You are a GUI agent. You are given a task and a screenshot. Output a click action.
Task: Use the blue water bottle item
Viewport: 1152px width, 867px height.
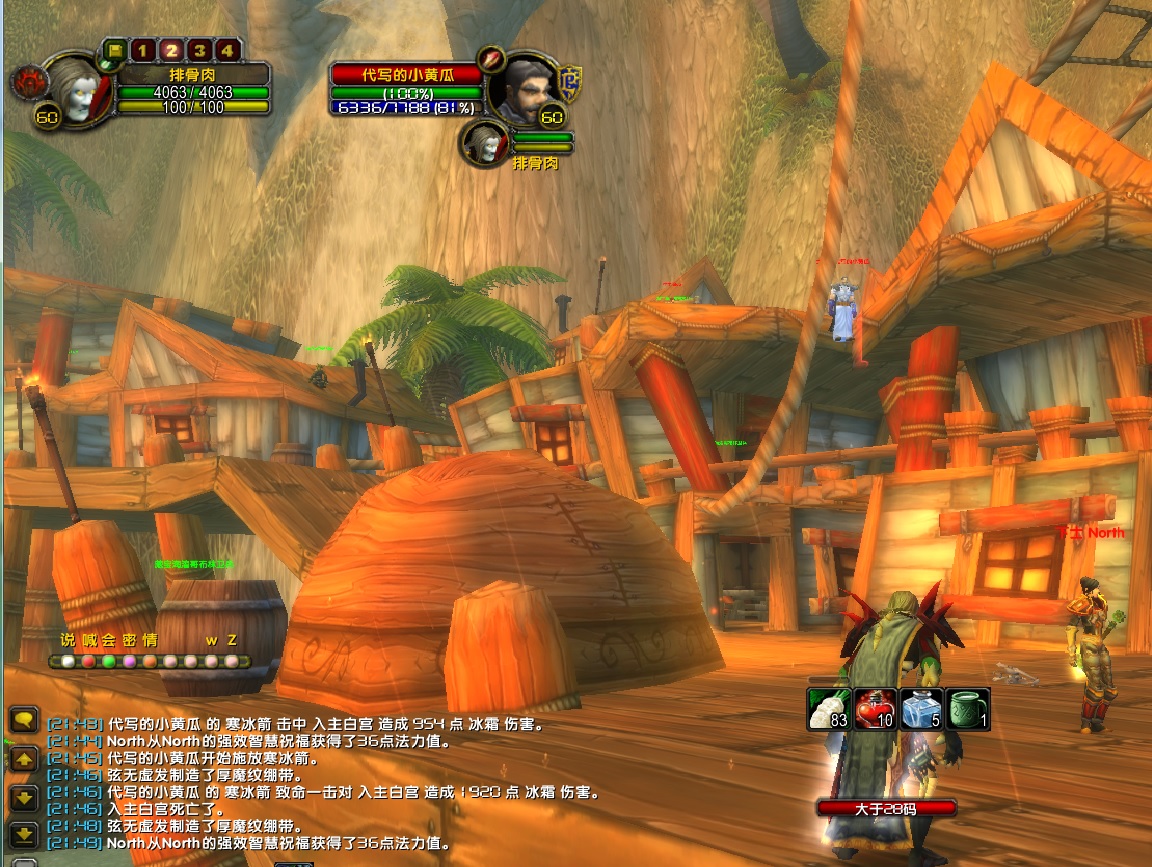point(921,709)
